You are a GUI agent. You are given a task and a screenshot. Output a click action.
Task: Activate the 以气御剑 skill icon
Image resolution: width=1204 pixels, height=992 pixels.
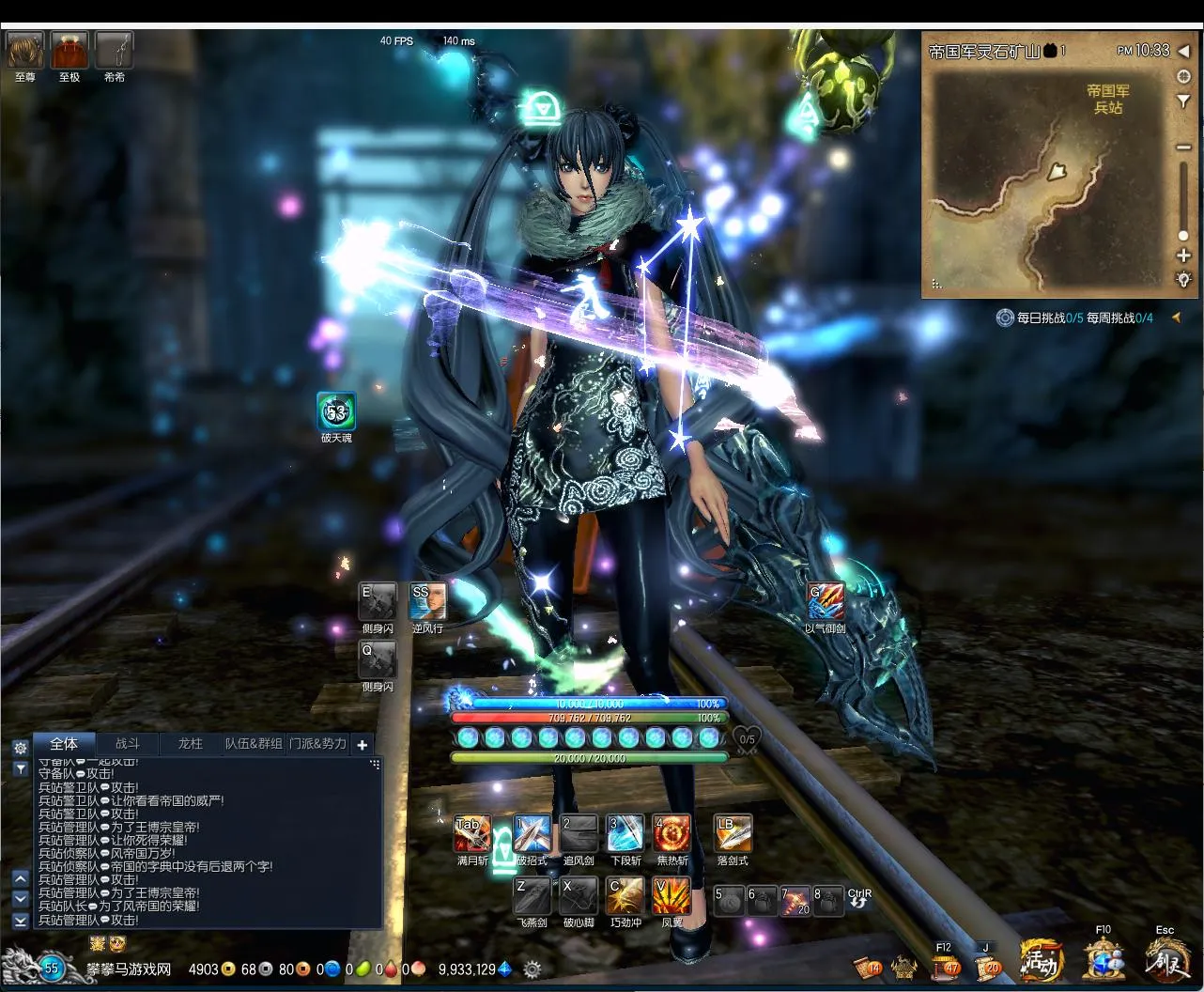[x=826, y=601]
